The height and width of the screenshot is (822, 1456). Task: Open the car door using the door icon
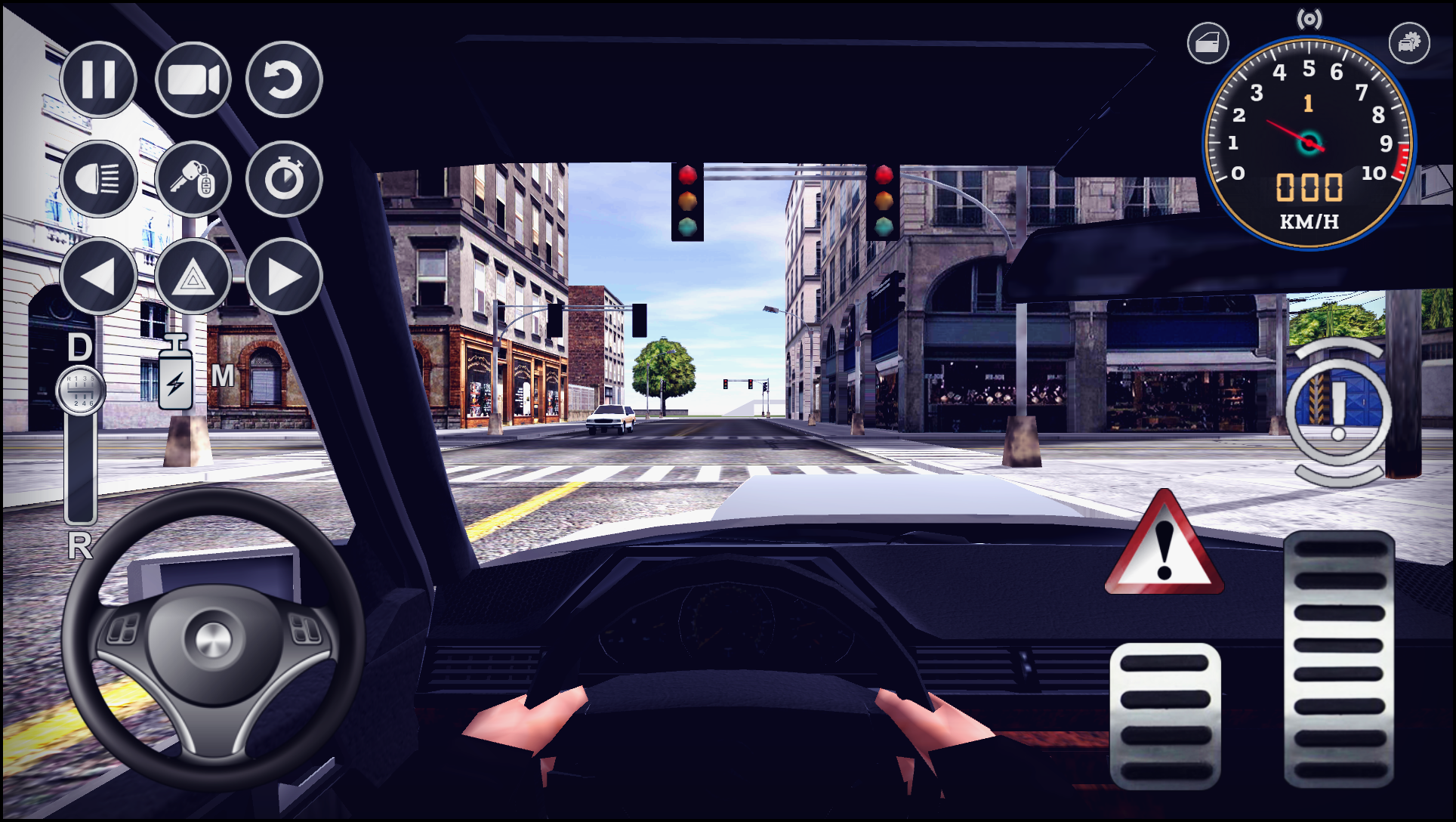[x=1207, y=43]
